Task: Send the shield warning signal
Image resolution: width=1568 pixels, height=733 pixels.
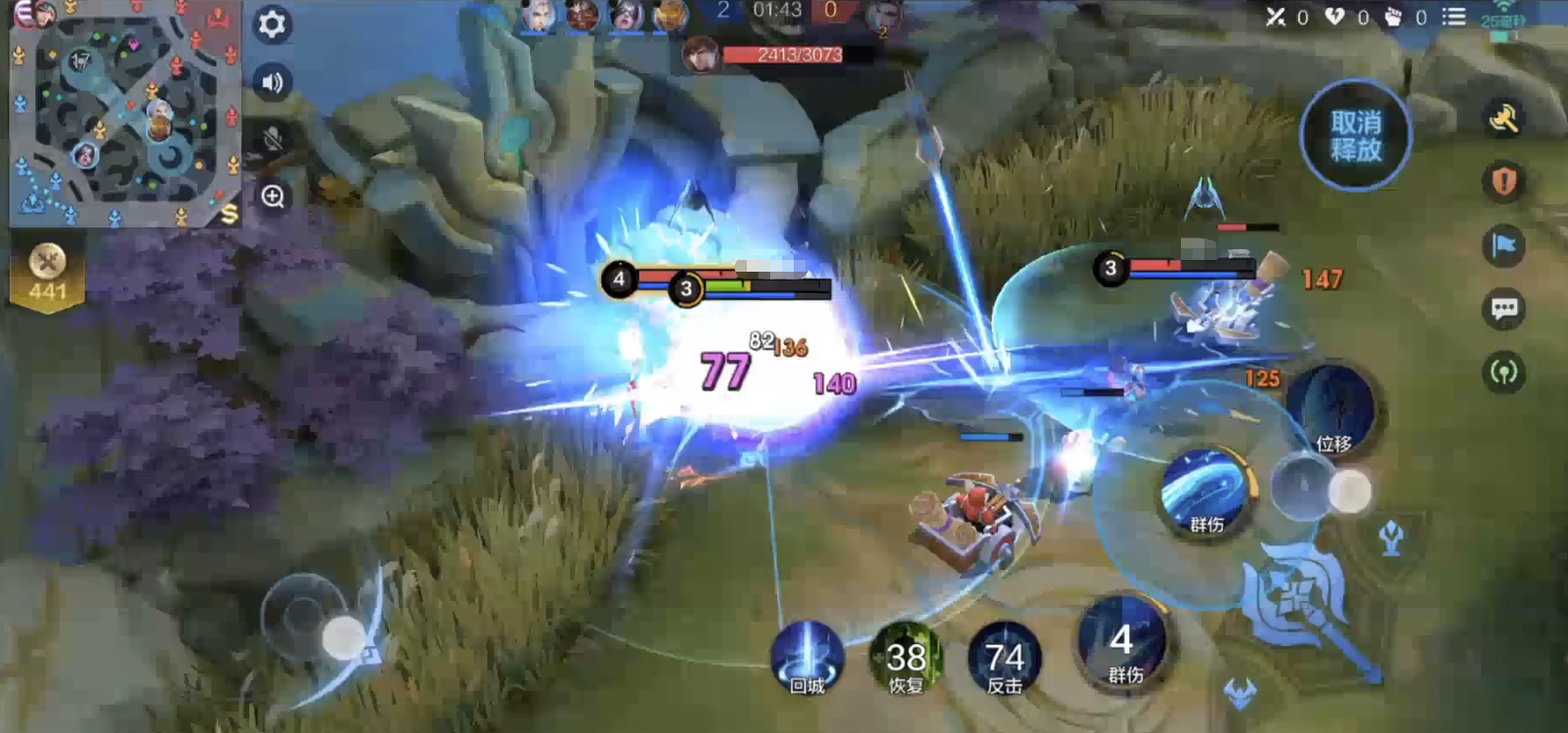Action: click(1503, 182)
